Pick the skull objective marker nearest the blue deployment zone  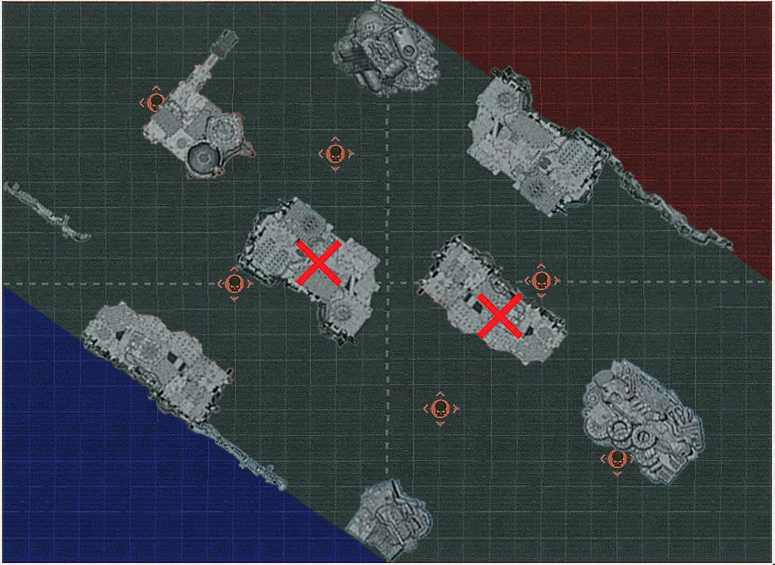(234, 284)
